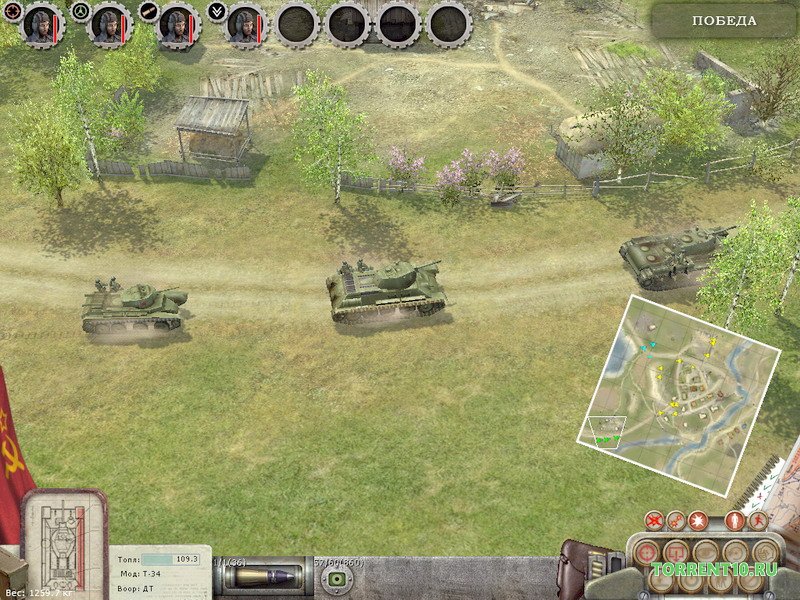800x600 pixels.
Task: Select the crew portrait with chevrons badge
Action: pyautogui.click(x=246, y=25)
